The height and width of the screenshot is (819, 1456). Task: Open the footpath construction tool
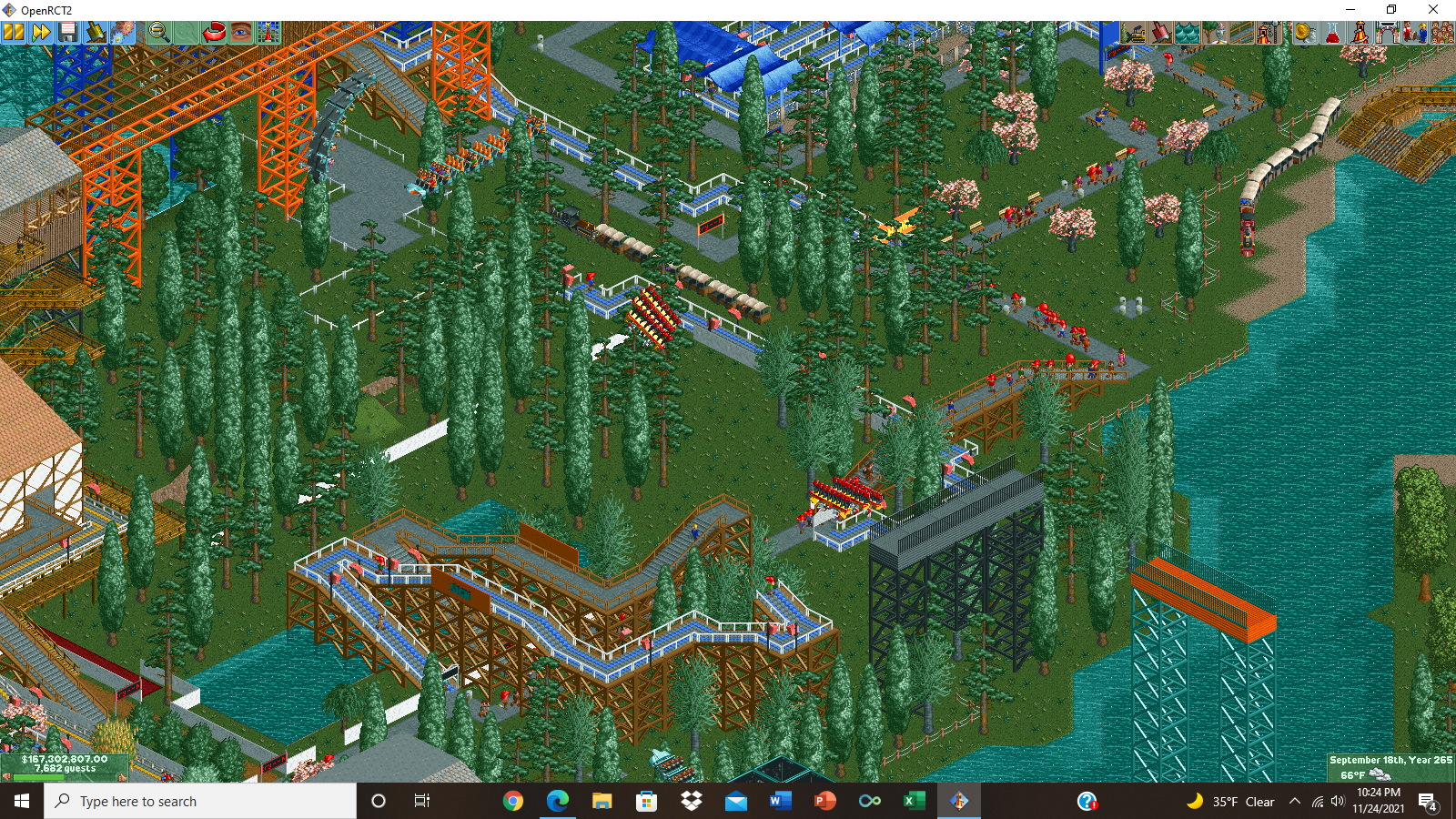[x=1240, y=32]
